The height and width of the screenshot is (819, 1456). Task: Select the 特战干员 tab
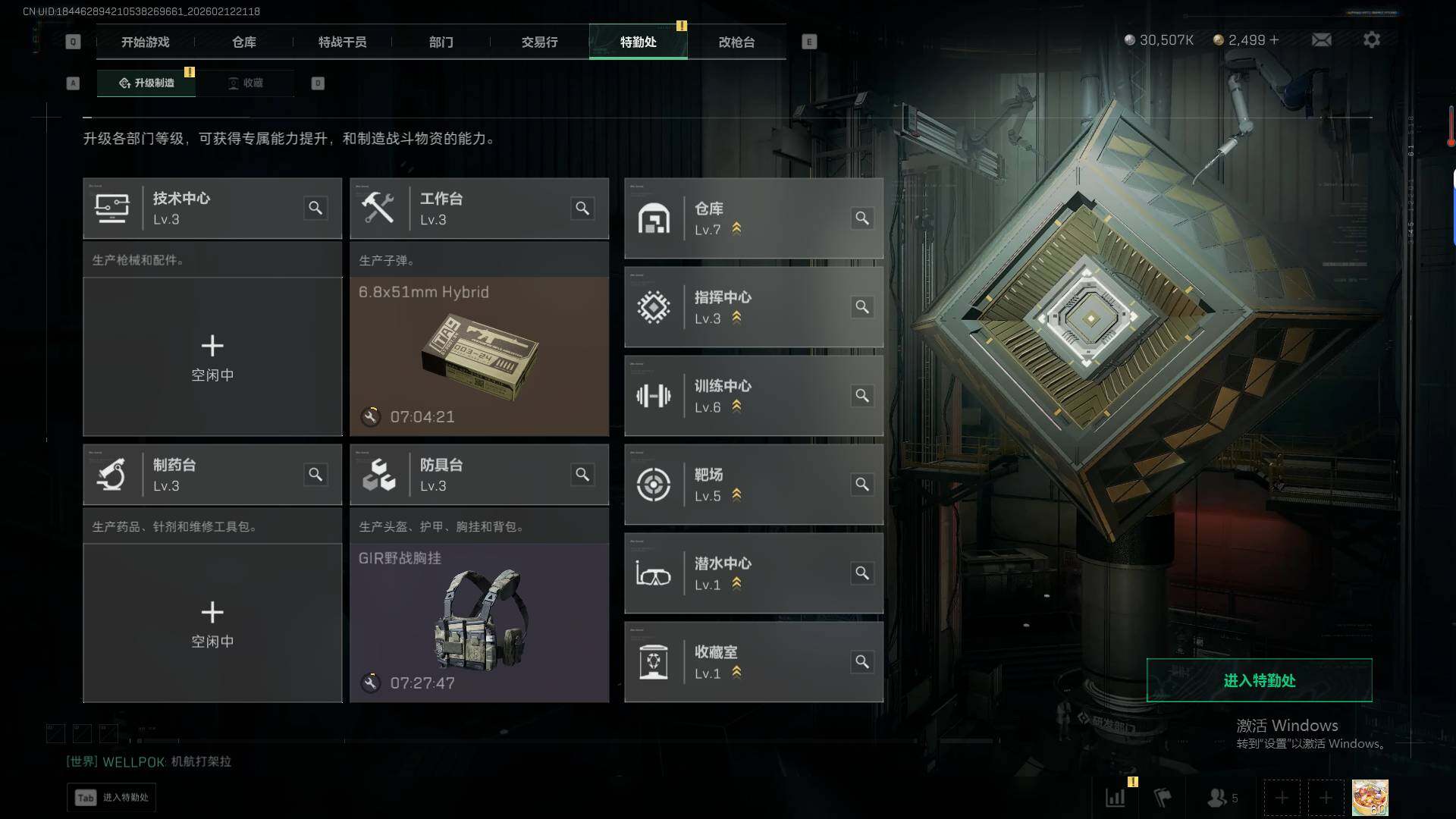coord(342,42)
